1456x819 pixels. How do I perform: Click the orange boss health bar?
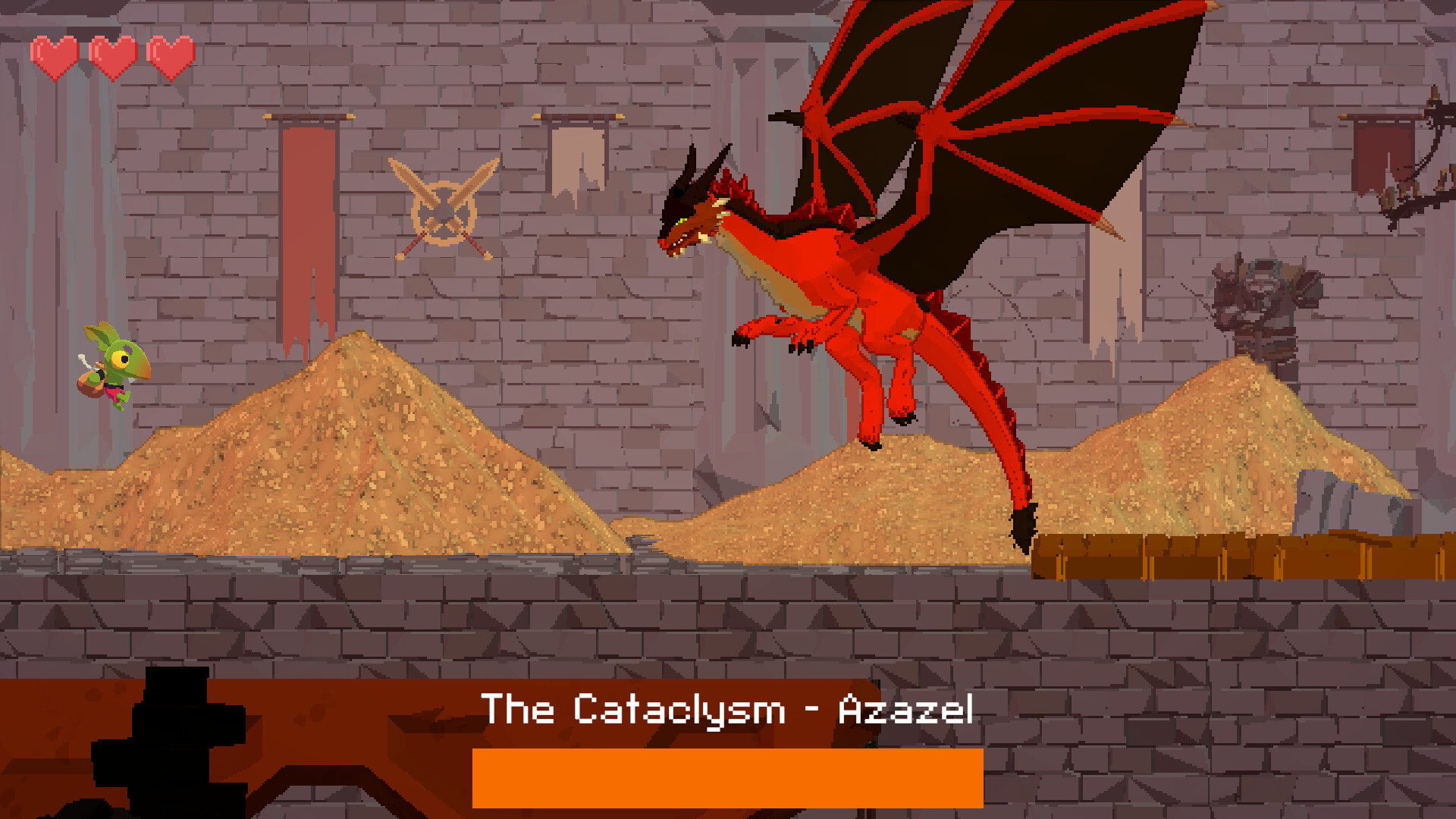tap(730, 776)
